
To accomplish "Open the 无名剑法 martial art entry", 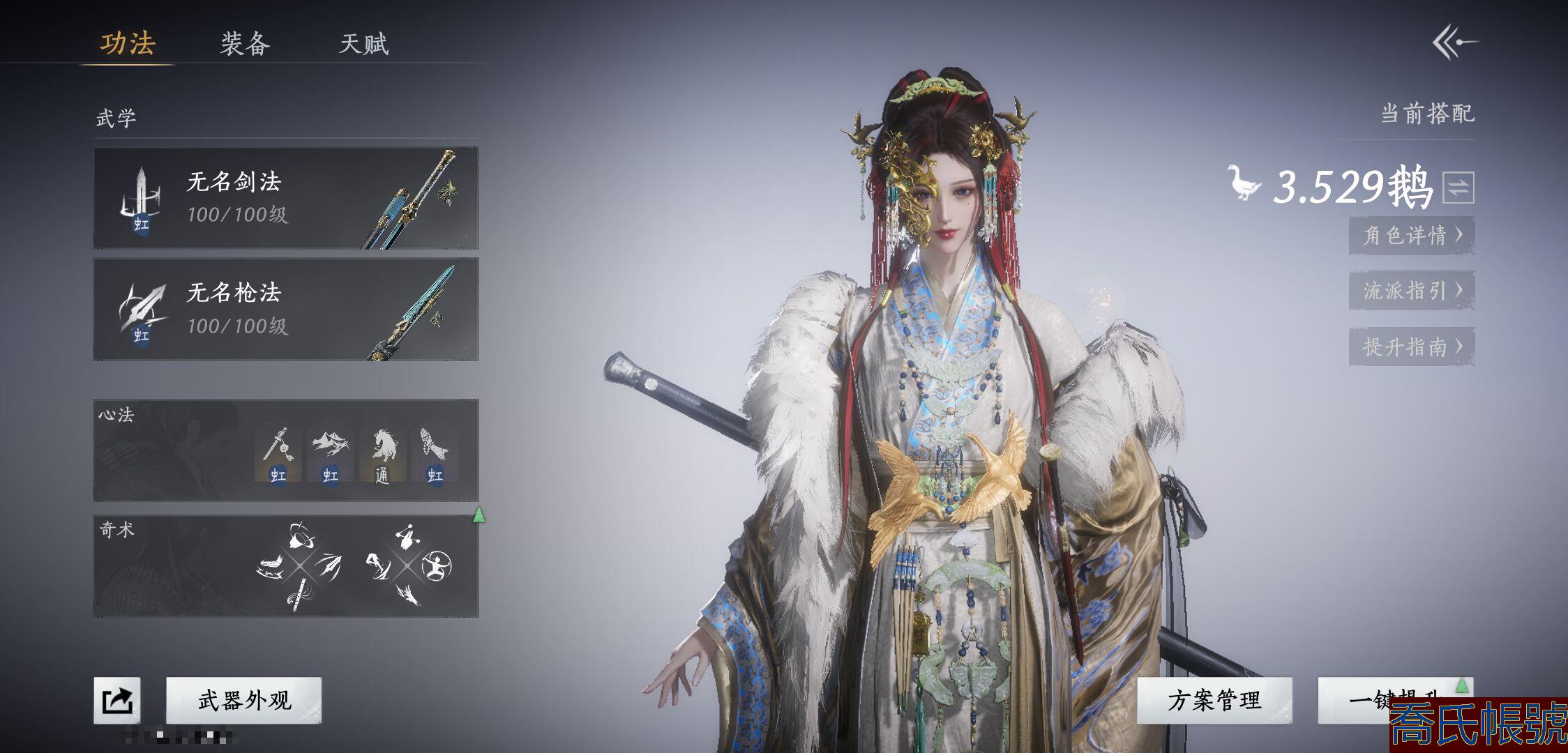I will click(286, 198).
